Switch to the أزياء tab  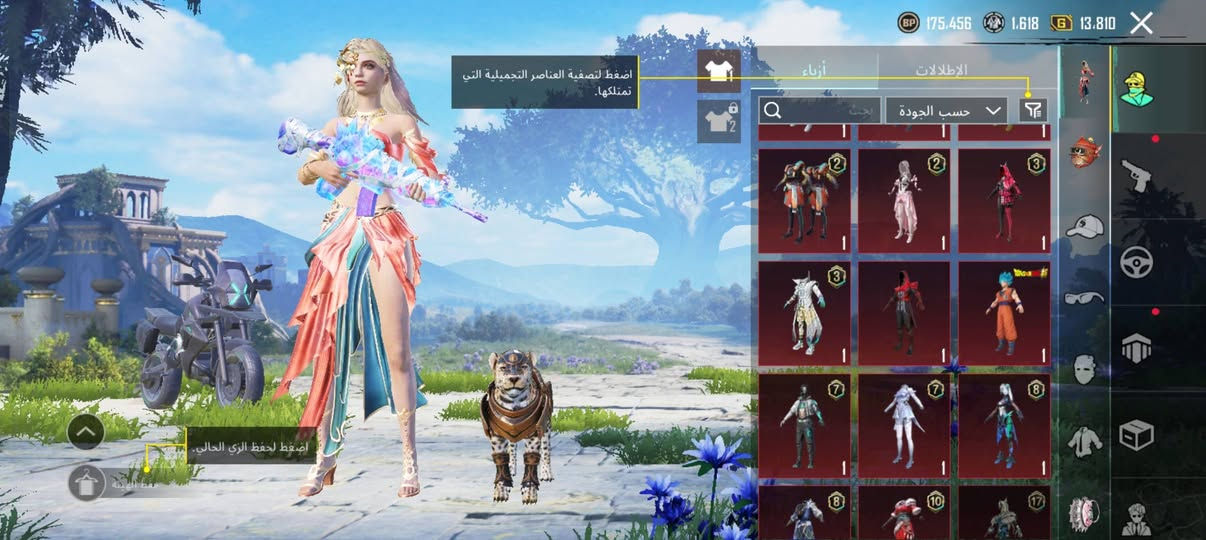(816, 70)
